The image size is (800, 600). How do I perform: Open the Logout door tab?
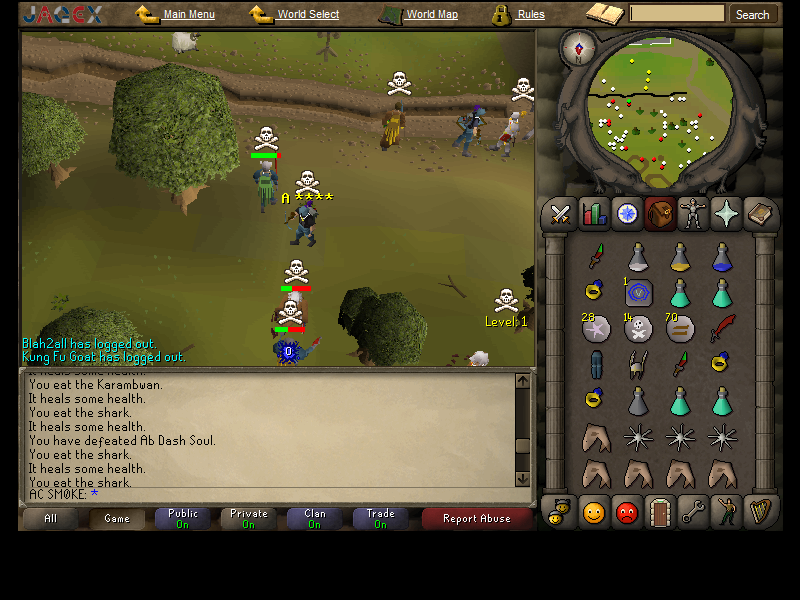pos(660,513)
